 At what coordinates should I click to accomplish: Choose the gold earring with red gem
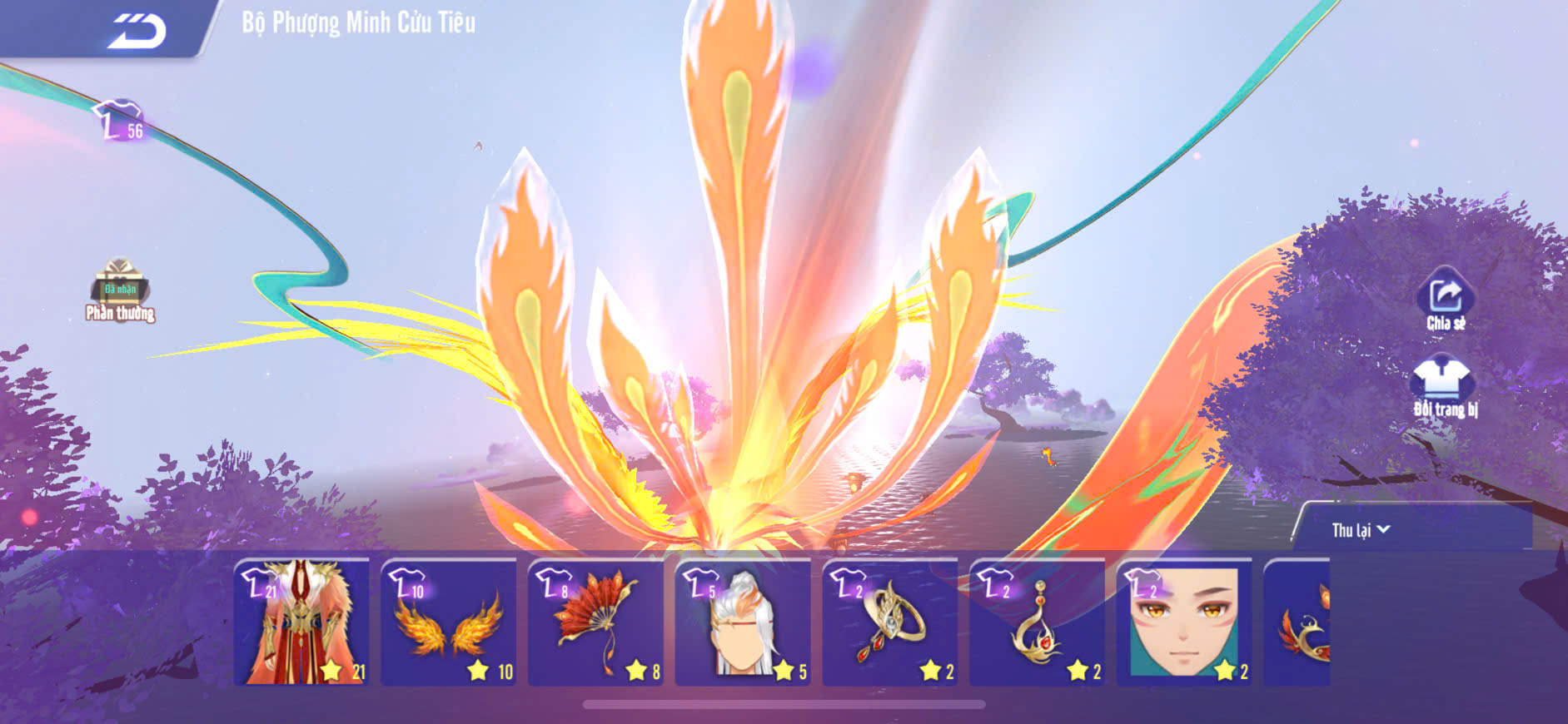[1038, 622]
